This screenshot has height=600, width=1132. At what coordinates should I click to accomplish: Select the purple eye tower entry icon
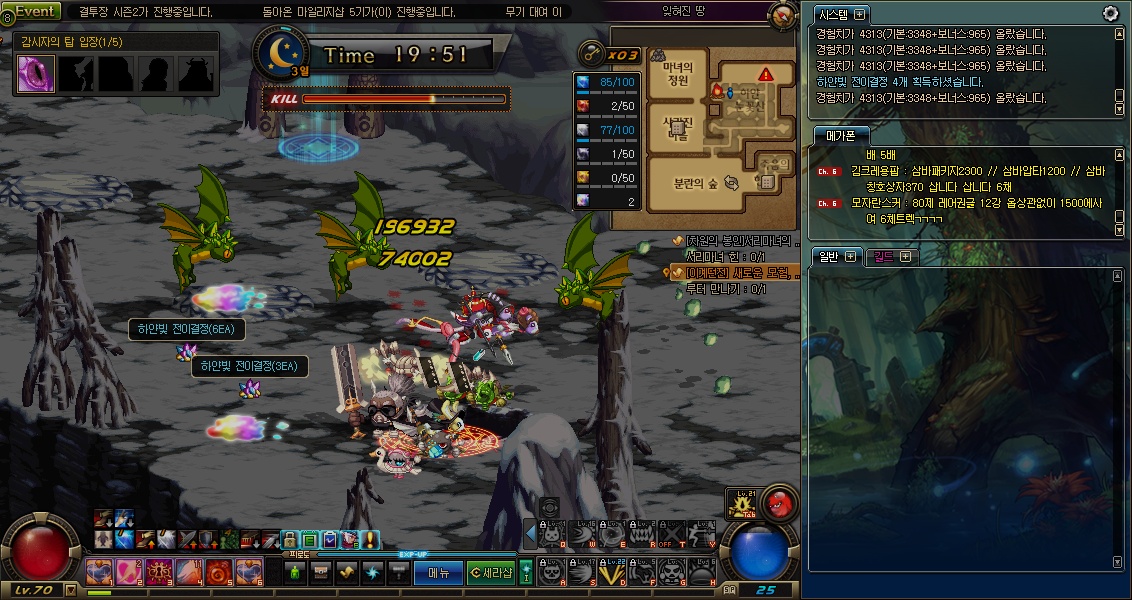pos(36,73)
